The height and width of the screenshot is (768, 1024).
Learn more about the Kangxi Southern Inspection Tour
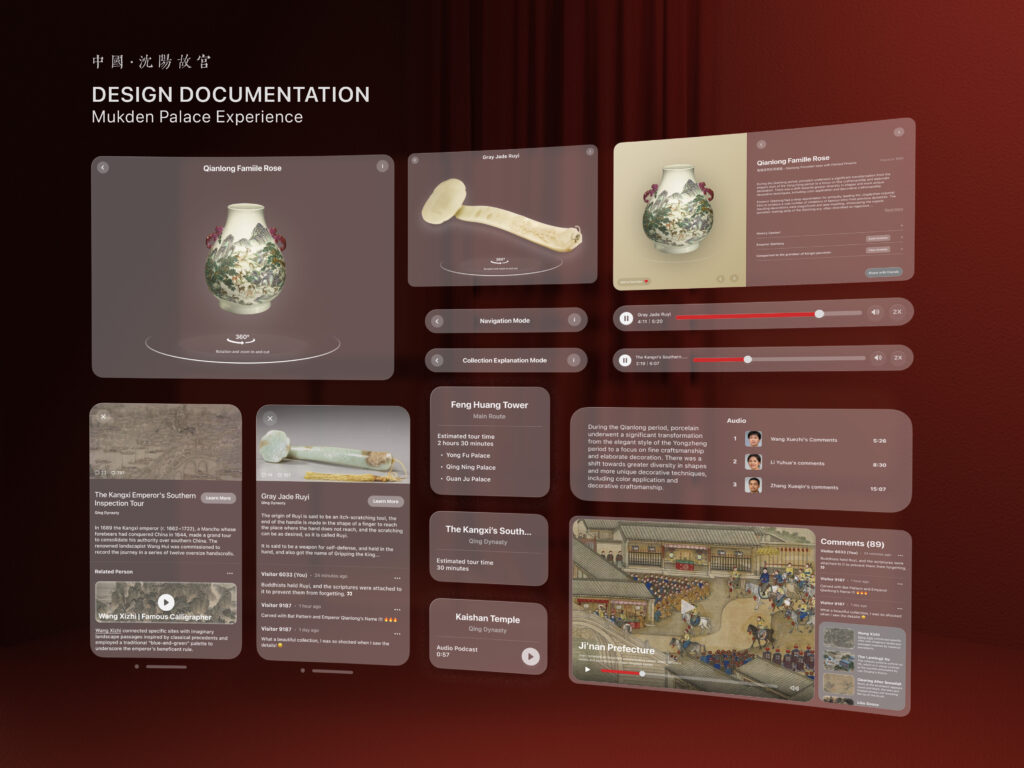click(x=217, y=497)
